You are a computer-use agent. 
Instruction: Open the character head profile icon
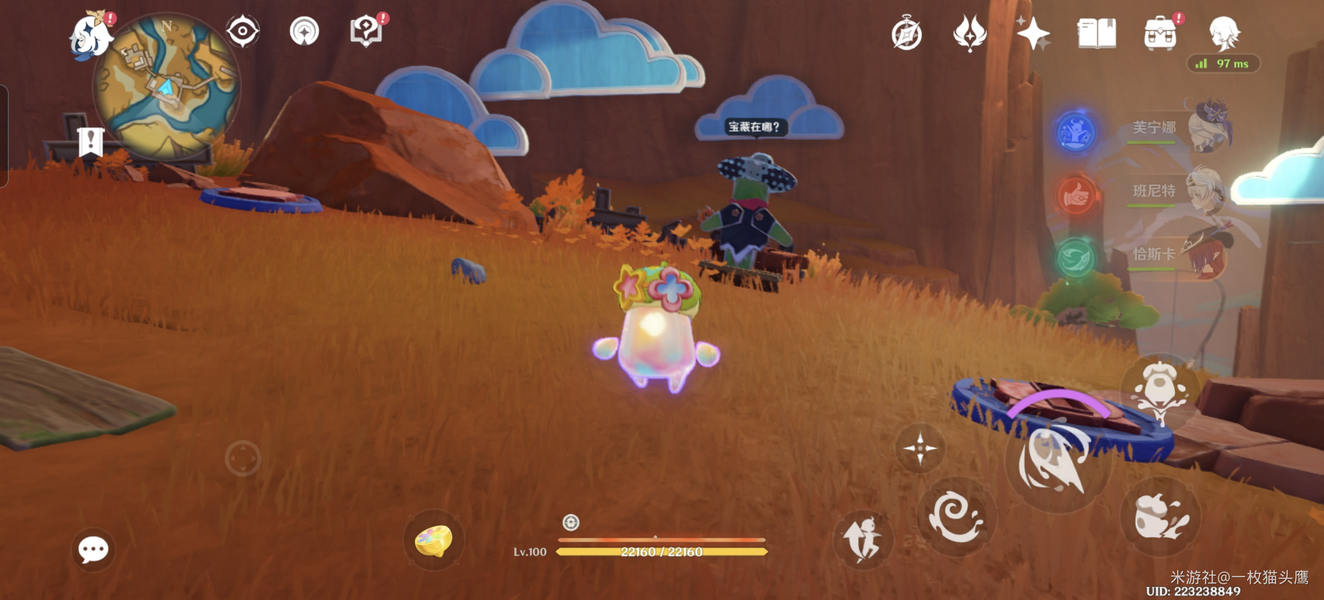point(1224,34)
